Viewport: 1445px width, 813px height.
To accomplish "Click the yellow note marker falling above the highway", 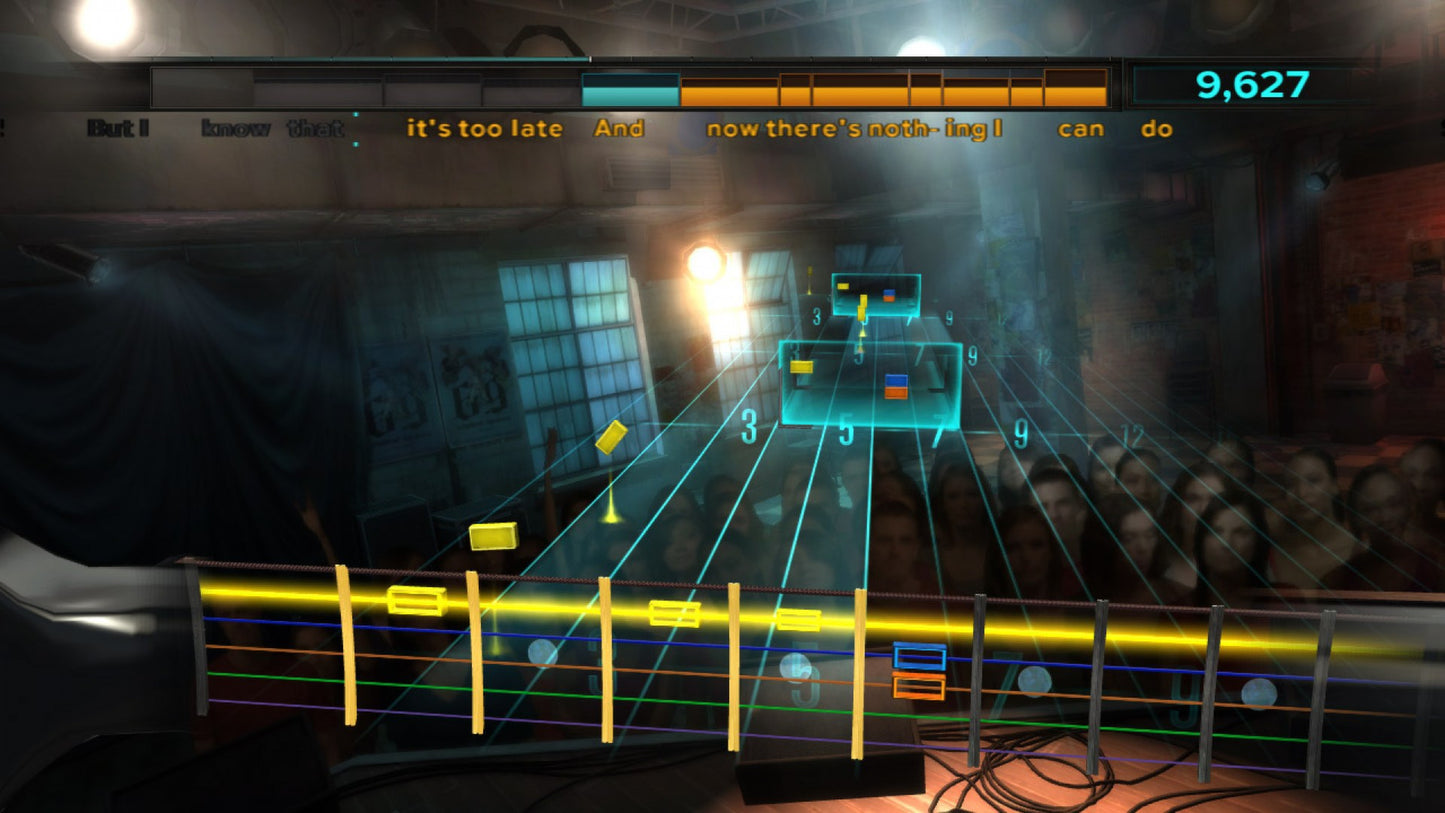I will (613, 436).
